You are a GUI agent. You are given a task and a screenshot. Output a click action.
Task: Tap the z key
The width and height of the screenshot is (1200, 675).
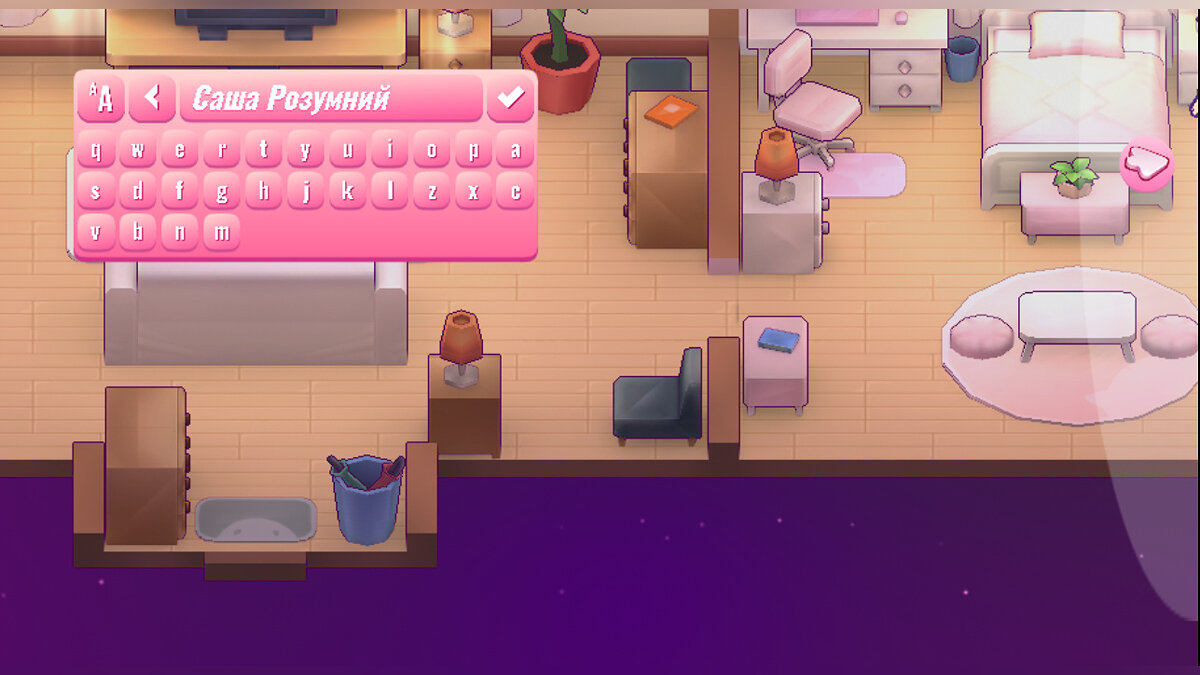coord(432,192)
